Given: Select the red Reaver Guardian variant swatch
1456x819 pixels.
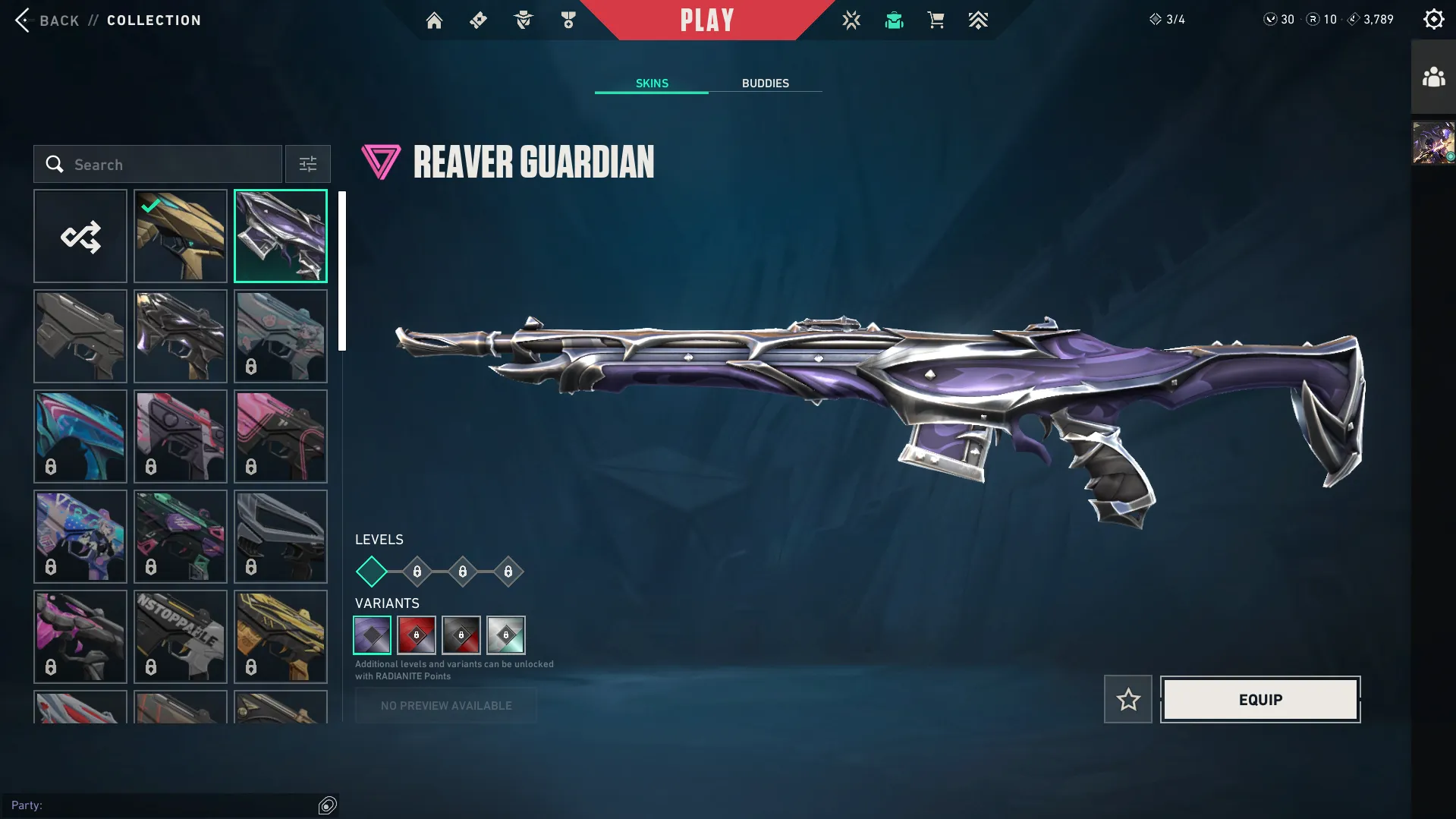Looking at the screenshot, I should 417,635.
